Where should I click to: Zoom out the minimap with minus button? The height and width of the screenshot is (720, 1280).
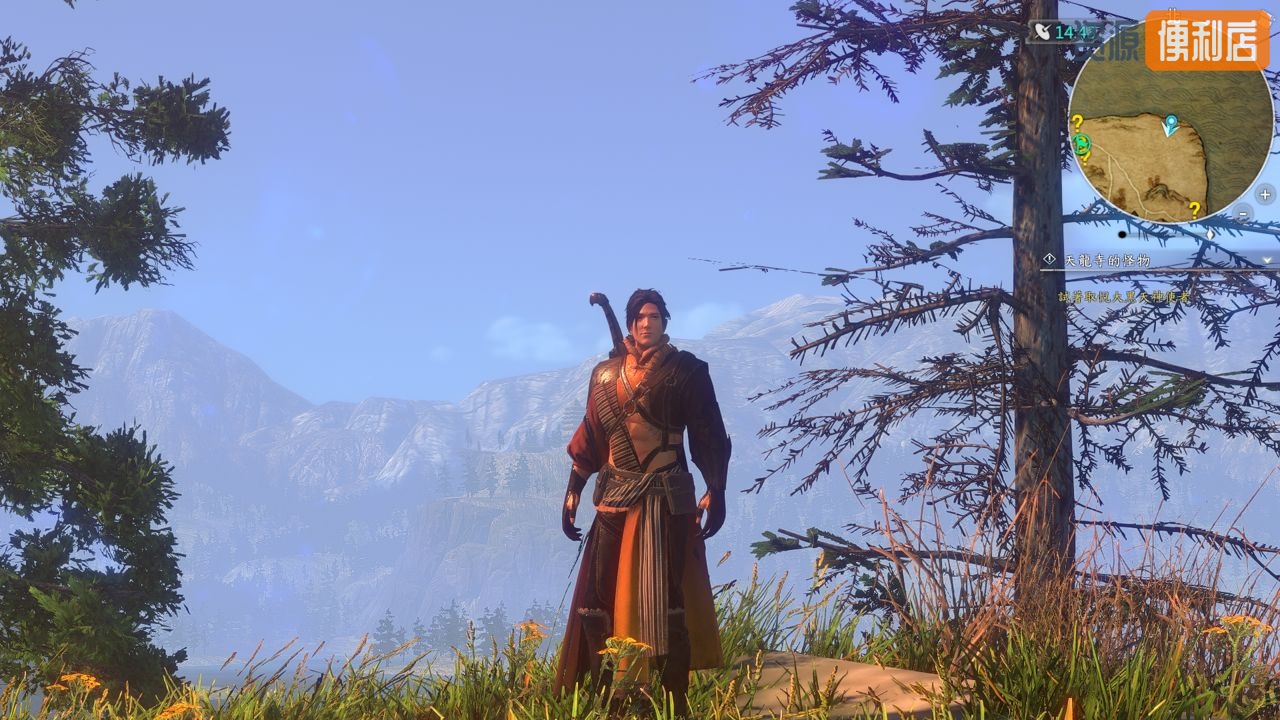point(1242,214)
